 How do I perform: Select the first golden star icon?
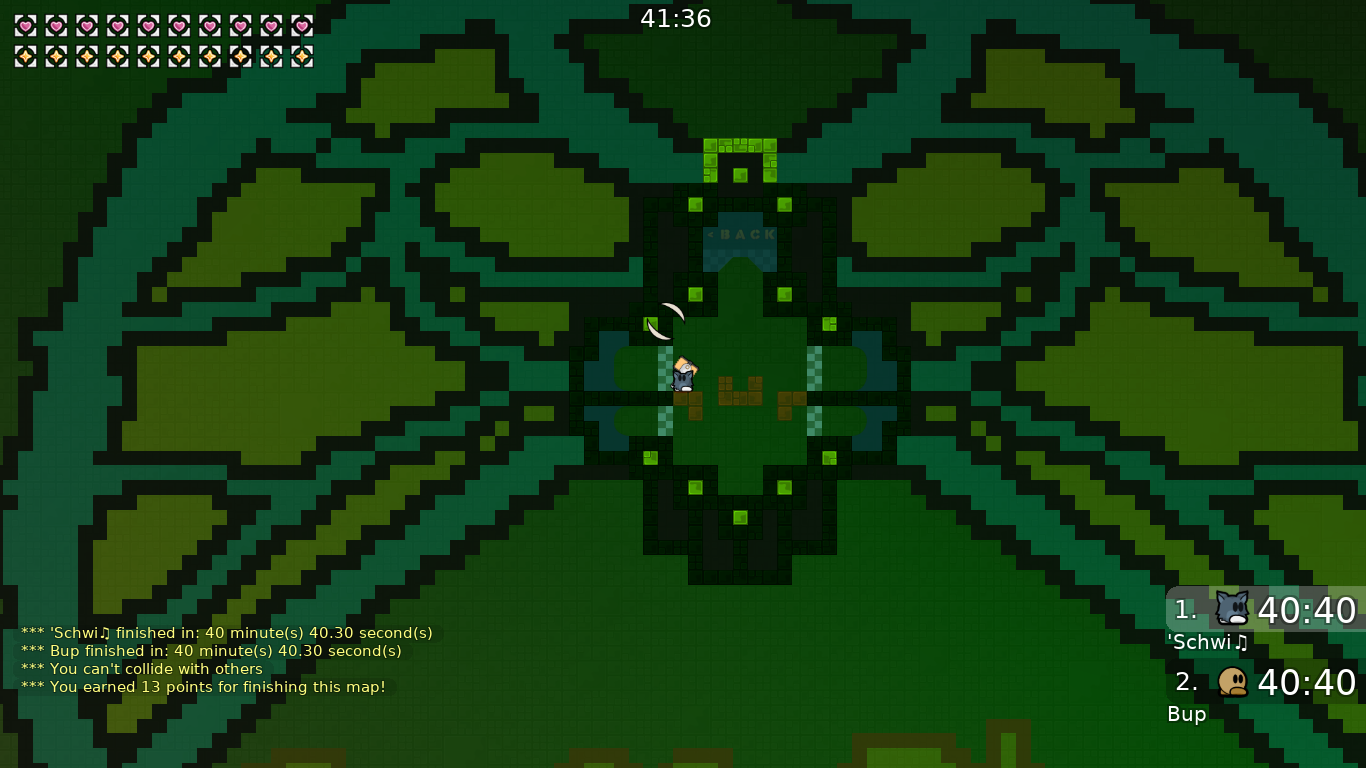point(24,56)
